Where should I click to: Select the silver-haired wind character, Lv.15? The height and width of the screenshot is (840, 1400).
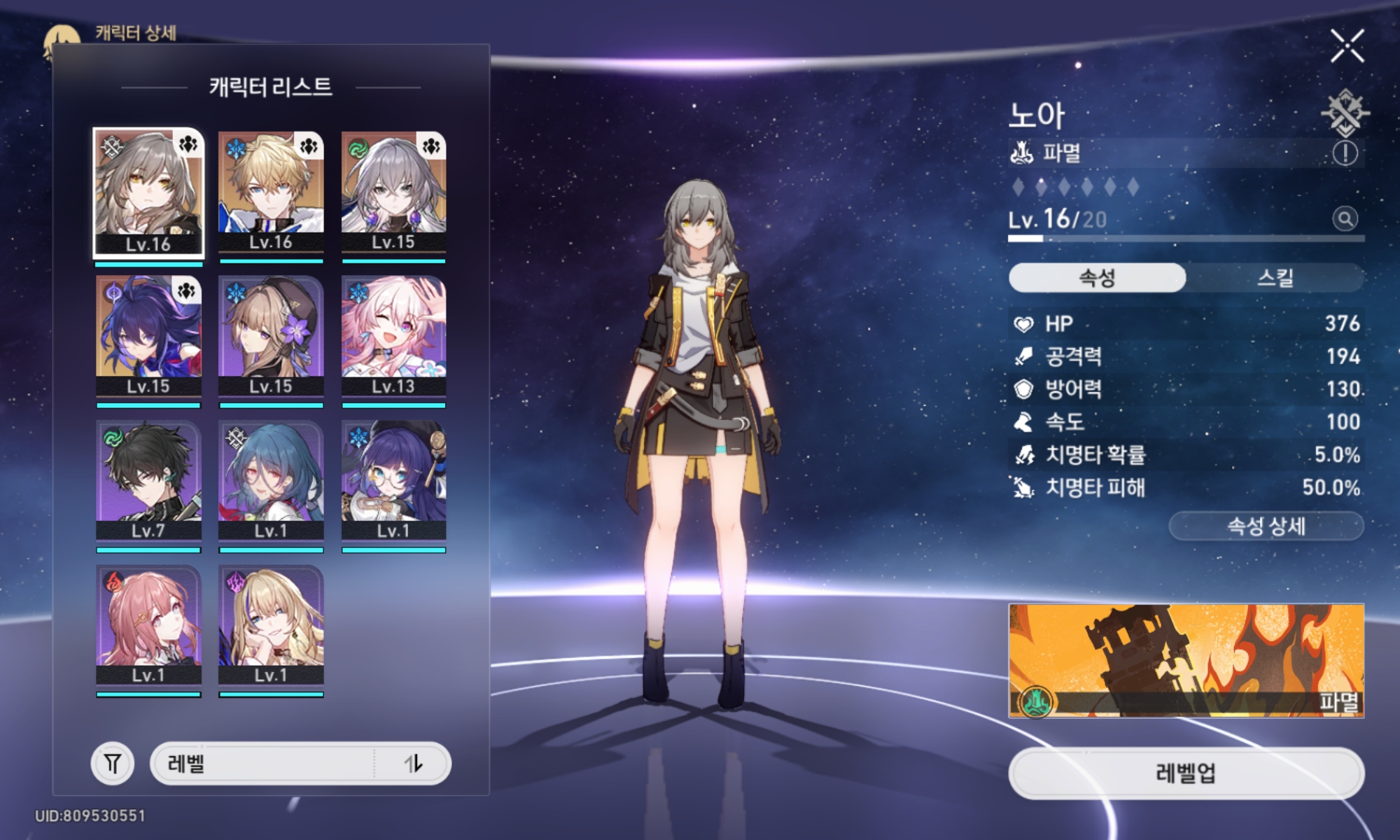coord(393,192)
